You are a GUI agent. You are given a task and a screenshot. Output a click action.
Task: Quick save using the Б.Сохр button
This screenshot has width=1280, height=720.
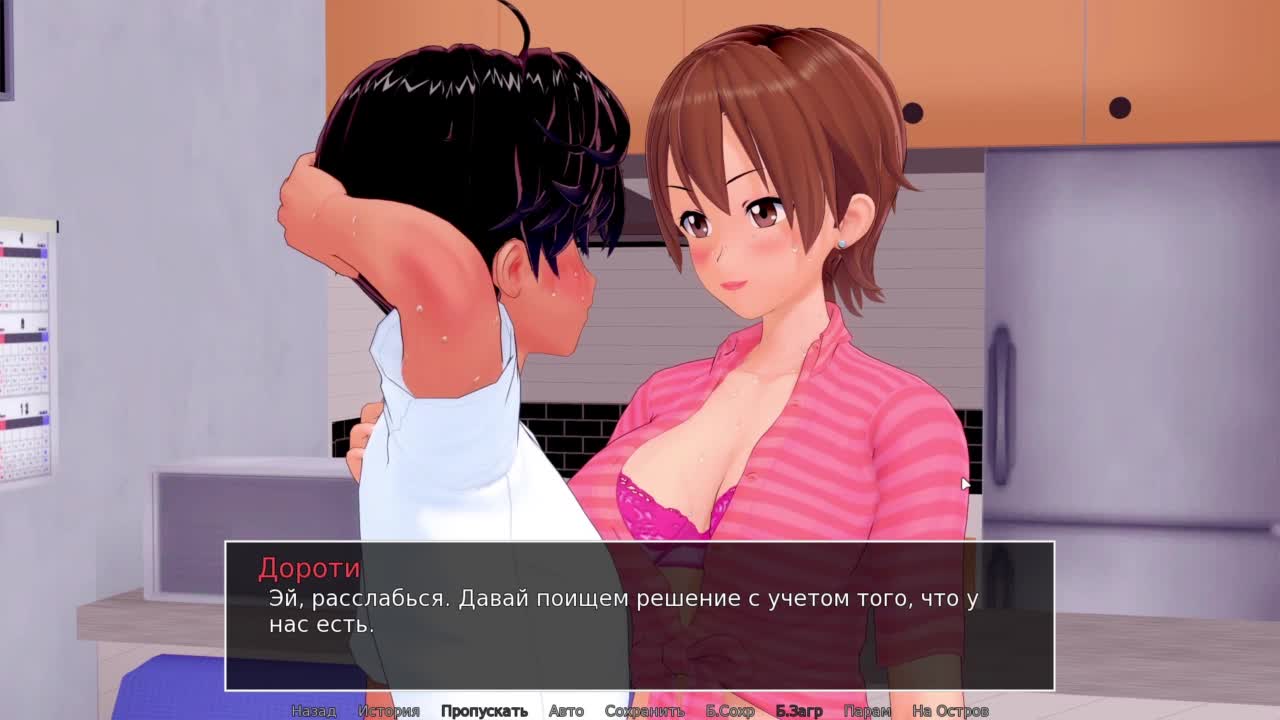pos(730,711)
